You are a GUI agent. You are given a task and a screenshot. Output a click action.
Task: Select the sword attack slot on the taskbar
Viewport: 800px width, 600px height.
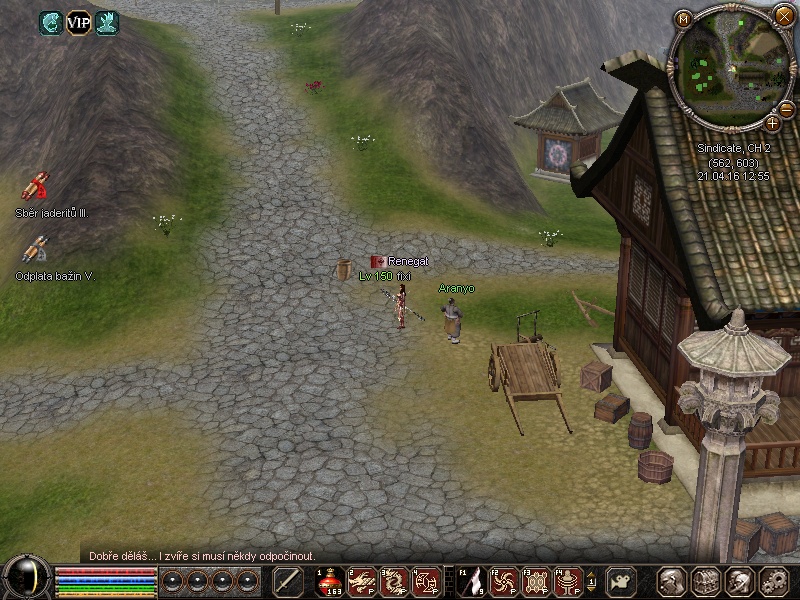[288, 581]
